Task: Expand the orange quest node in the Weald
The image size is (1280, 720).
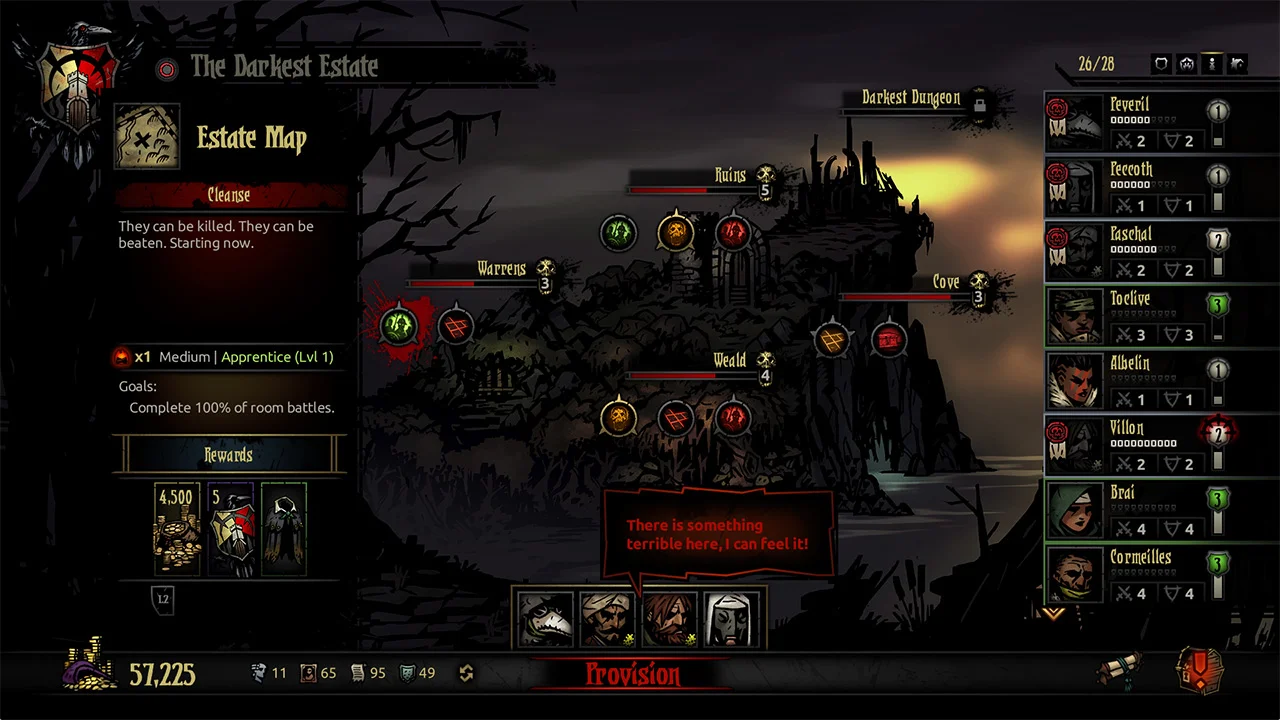Action: (x=618, y=418)
